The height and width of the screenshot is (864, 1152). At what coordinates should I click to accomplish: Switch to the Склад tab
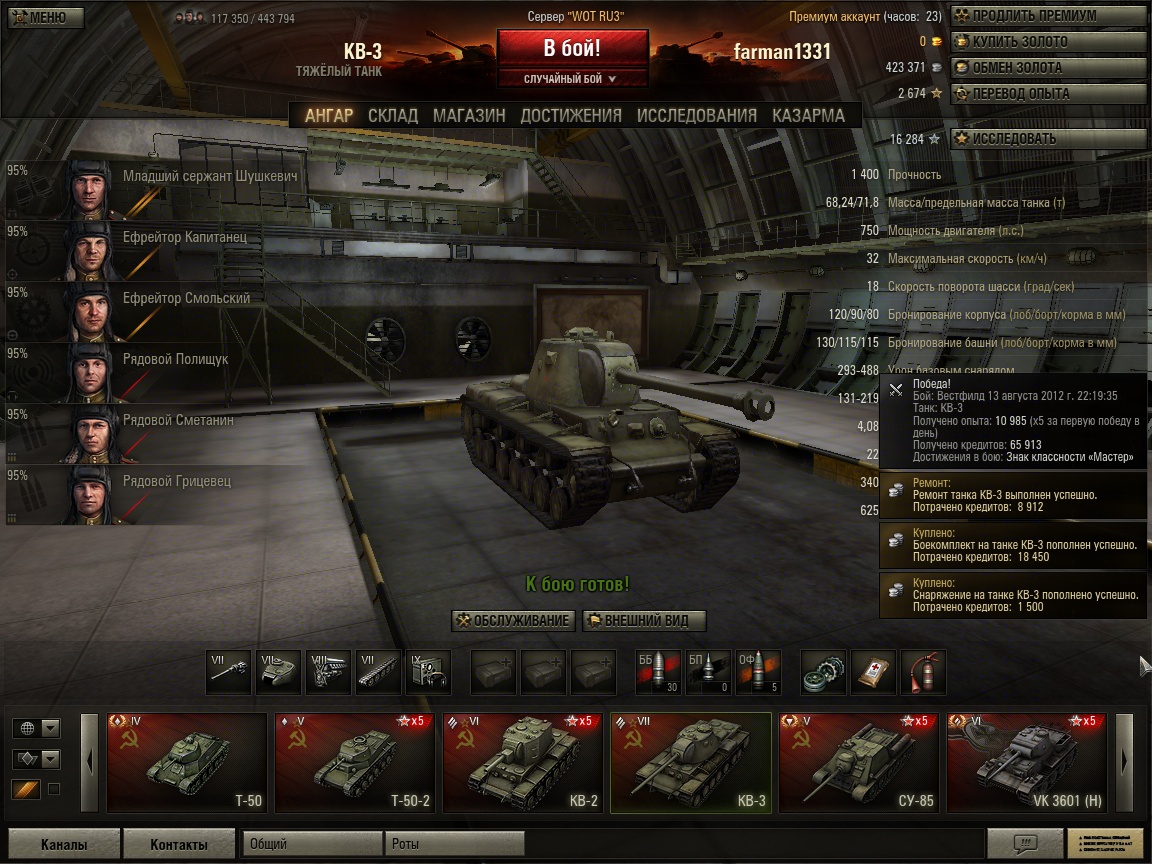tap(393, 115)
